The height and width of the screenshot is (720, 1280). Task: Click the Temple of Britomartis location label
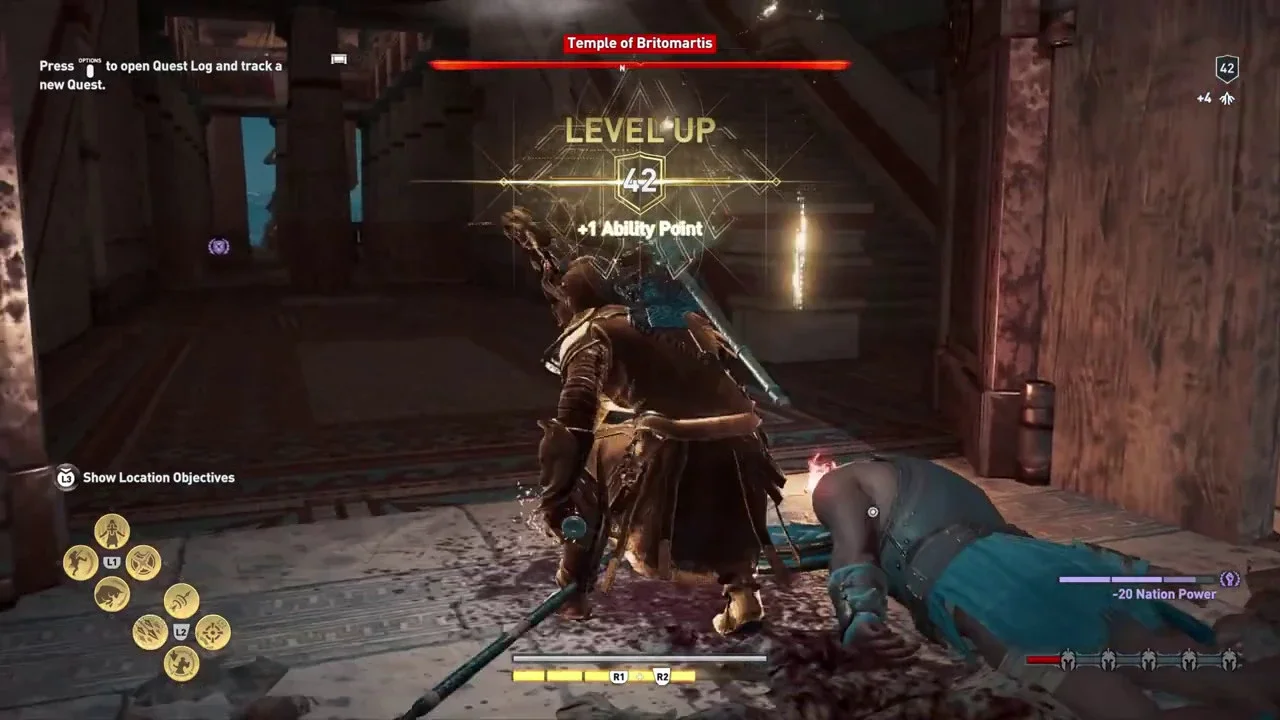[640, 44]
